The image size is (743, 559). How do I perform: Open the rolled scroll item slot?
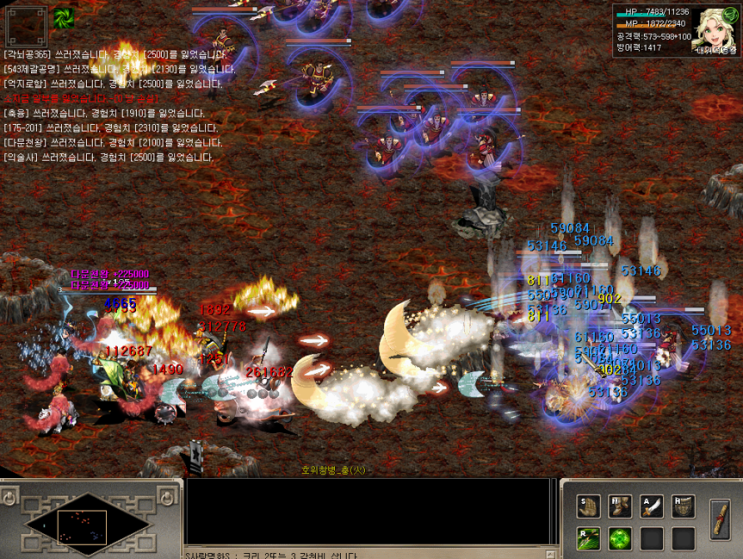(719, 519)
